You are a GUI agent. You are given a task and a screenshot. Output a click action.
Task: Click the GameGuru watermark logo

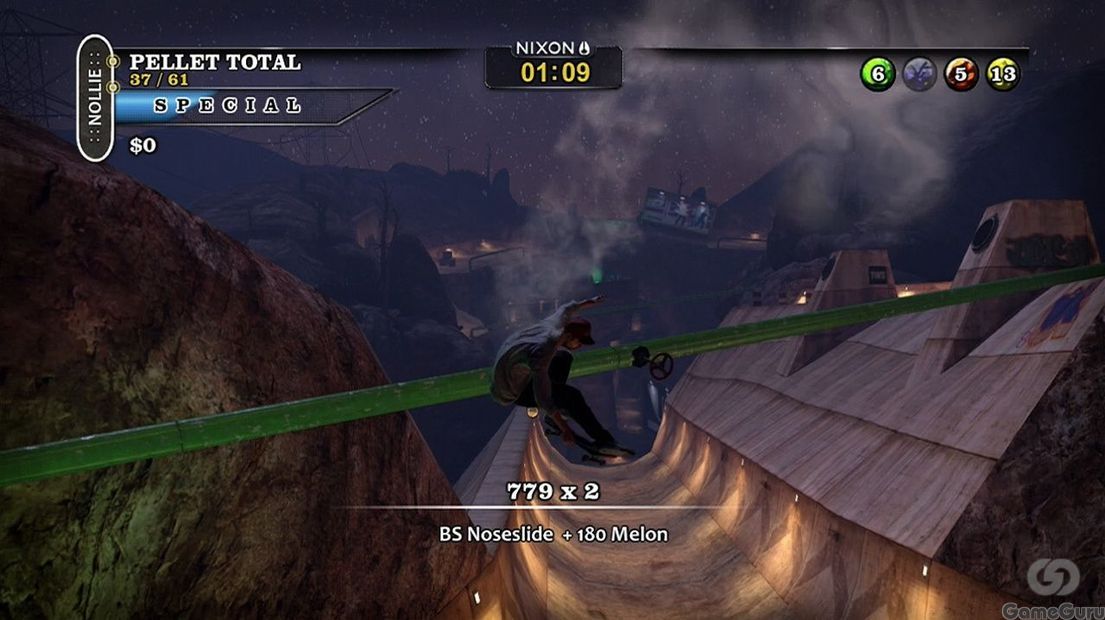1053,586
